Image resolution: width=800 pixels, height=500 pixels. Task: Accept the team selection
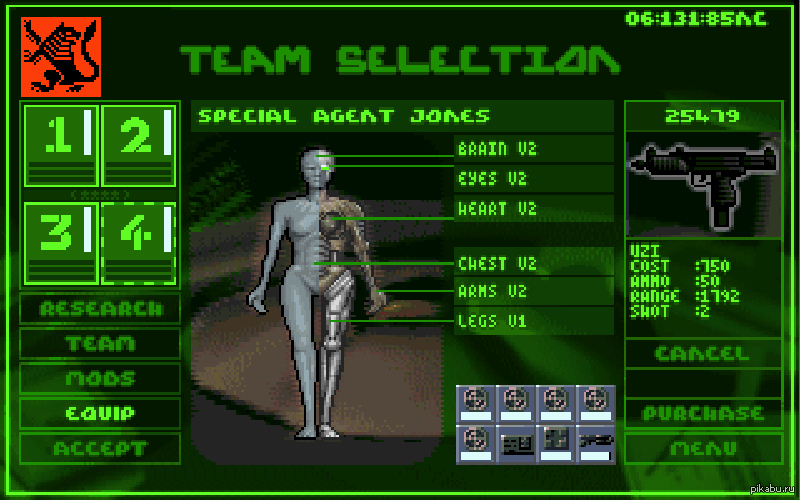coord(100,448)
